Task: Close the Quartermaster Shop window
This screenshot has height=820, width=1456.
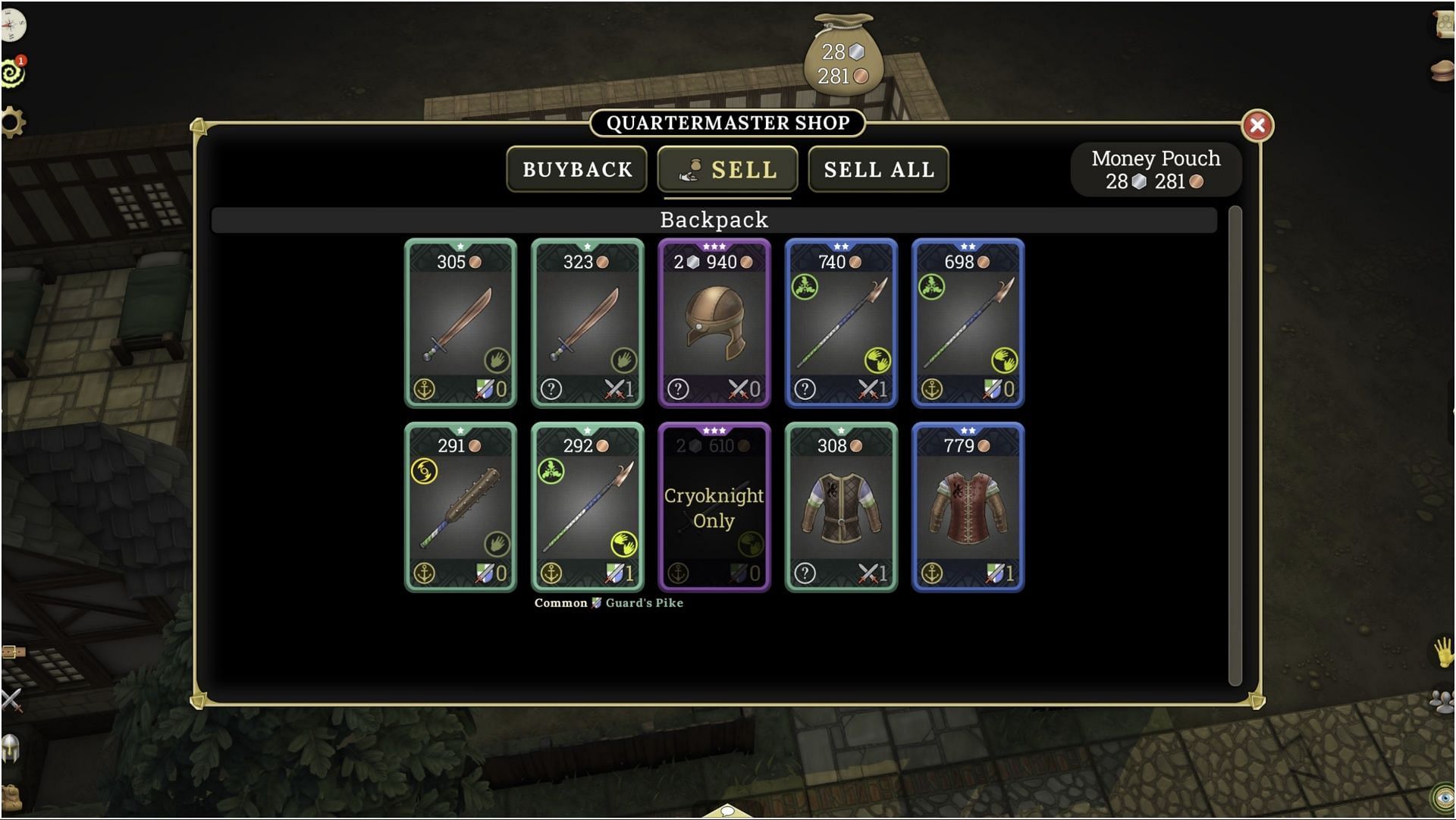Action: (x=1257, y=125)
